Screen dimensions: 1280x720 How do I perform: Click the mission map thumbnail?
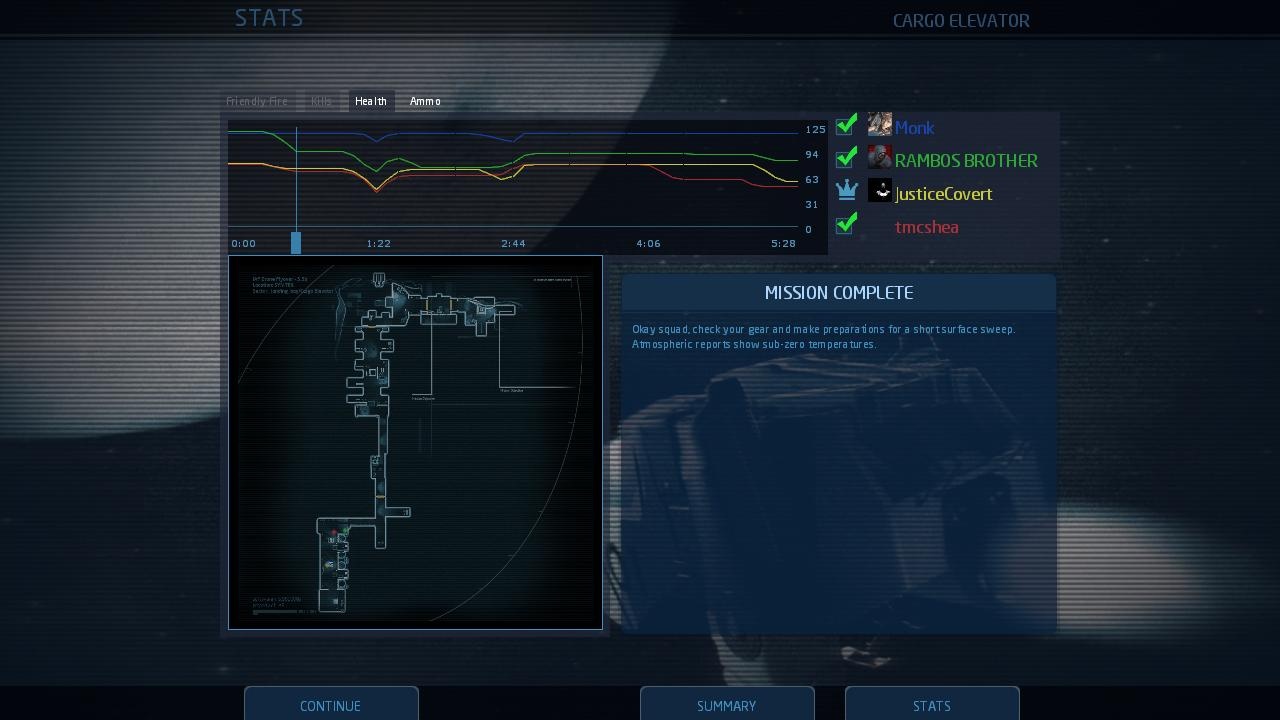pyautogui.click(x=415, y=443)
